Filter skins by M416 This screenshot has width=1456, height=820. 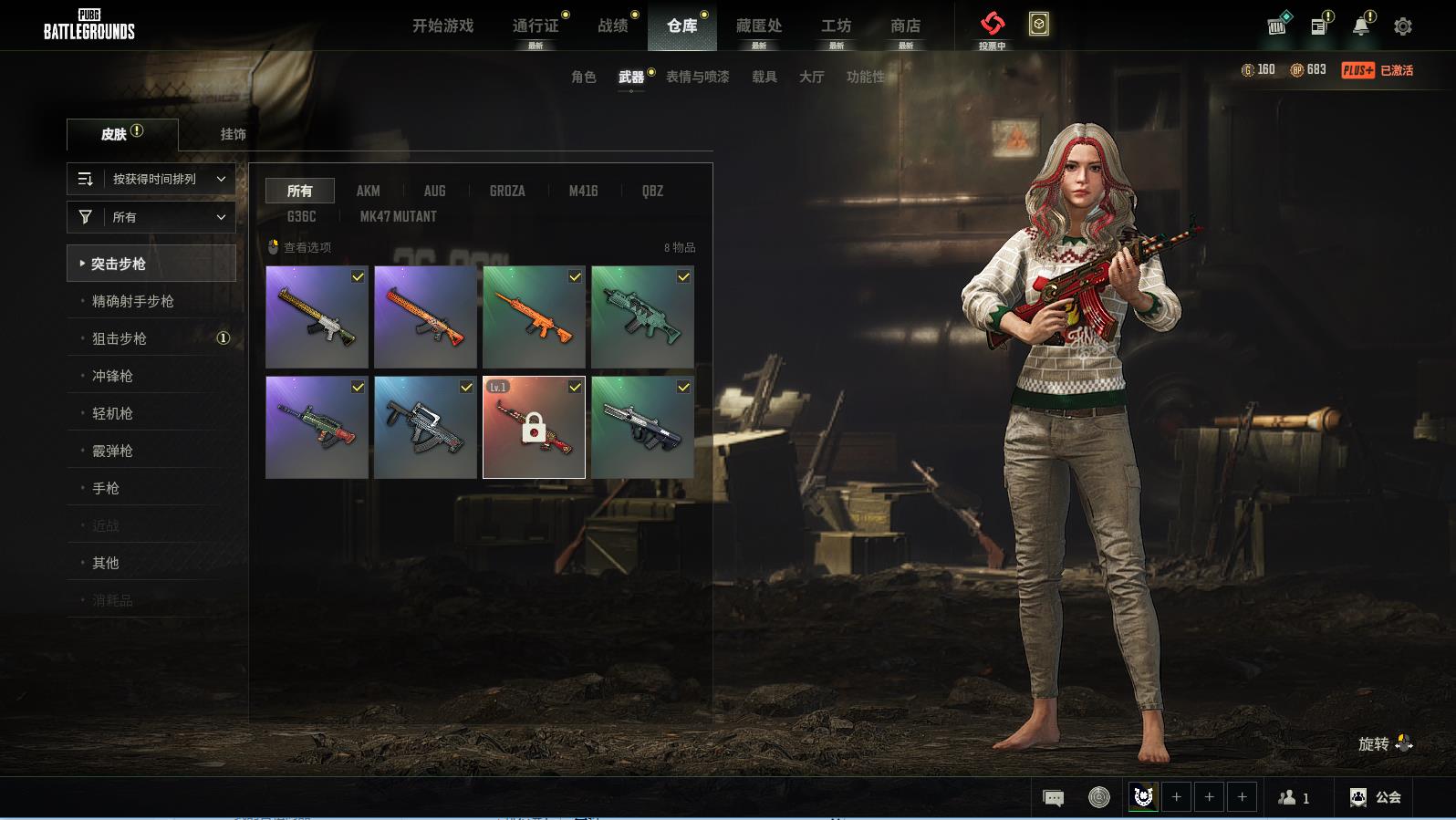pos(583,191)
